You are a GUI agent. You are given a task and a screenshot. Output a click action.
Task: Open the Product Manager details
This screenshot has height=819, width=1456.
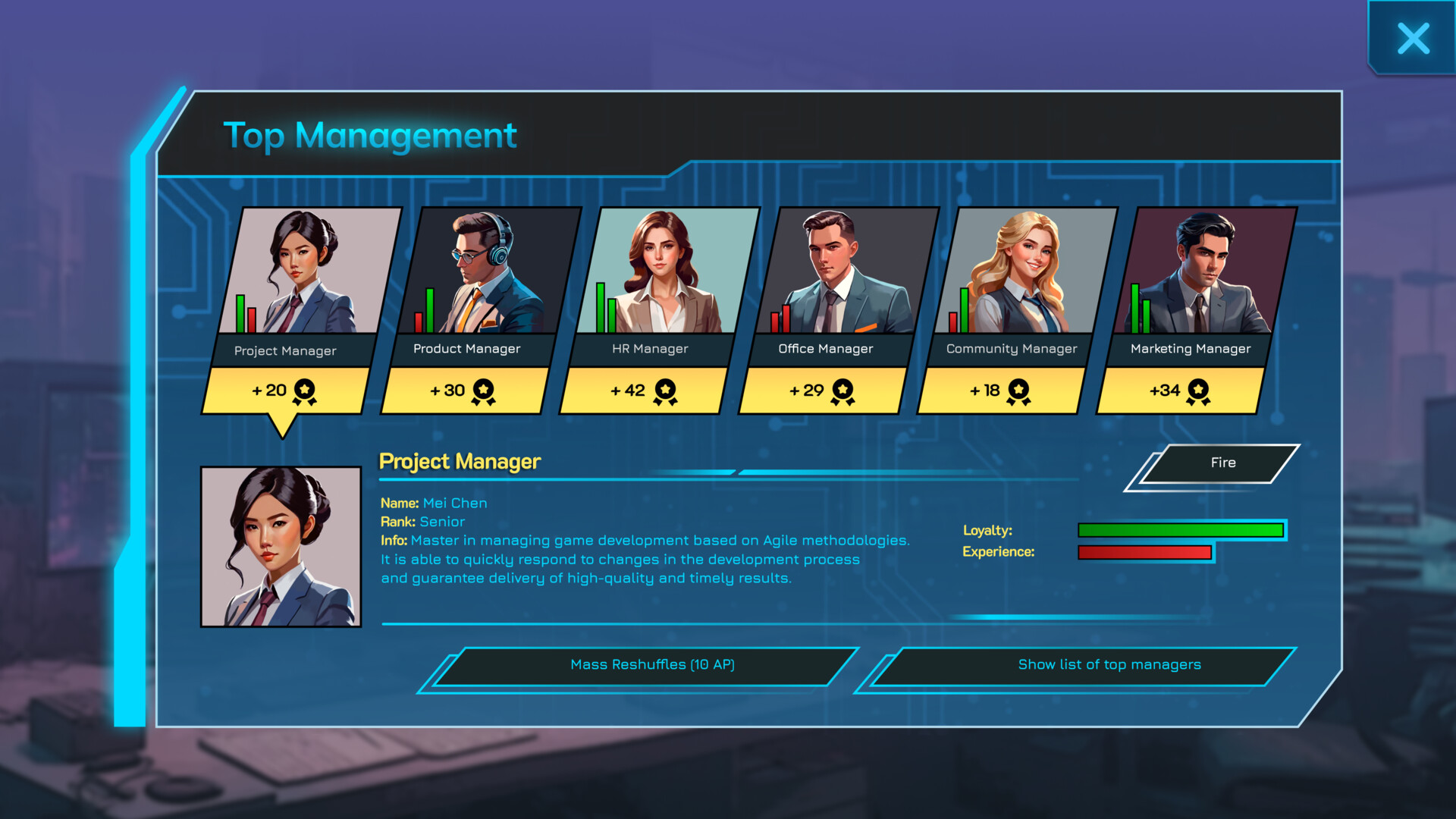pyautogui.click(x=478, y=273)
